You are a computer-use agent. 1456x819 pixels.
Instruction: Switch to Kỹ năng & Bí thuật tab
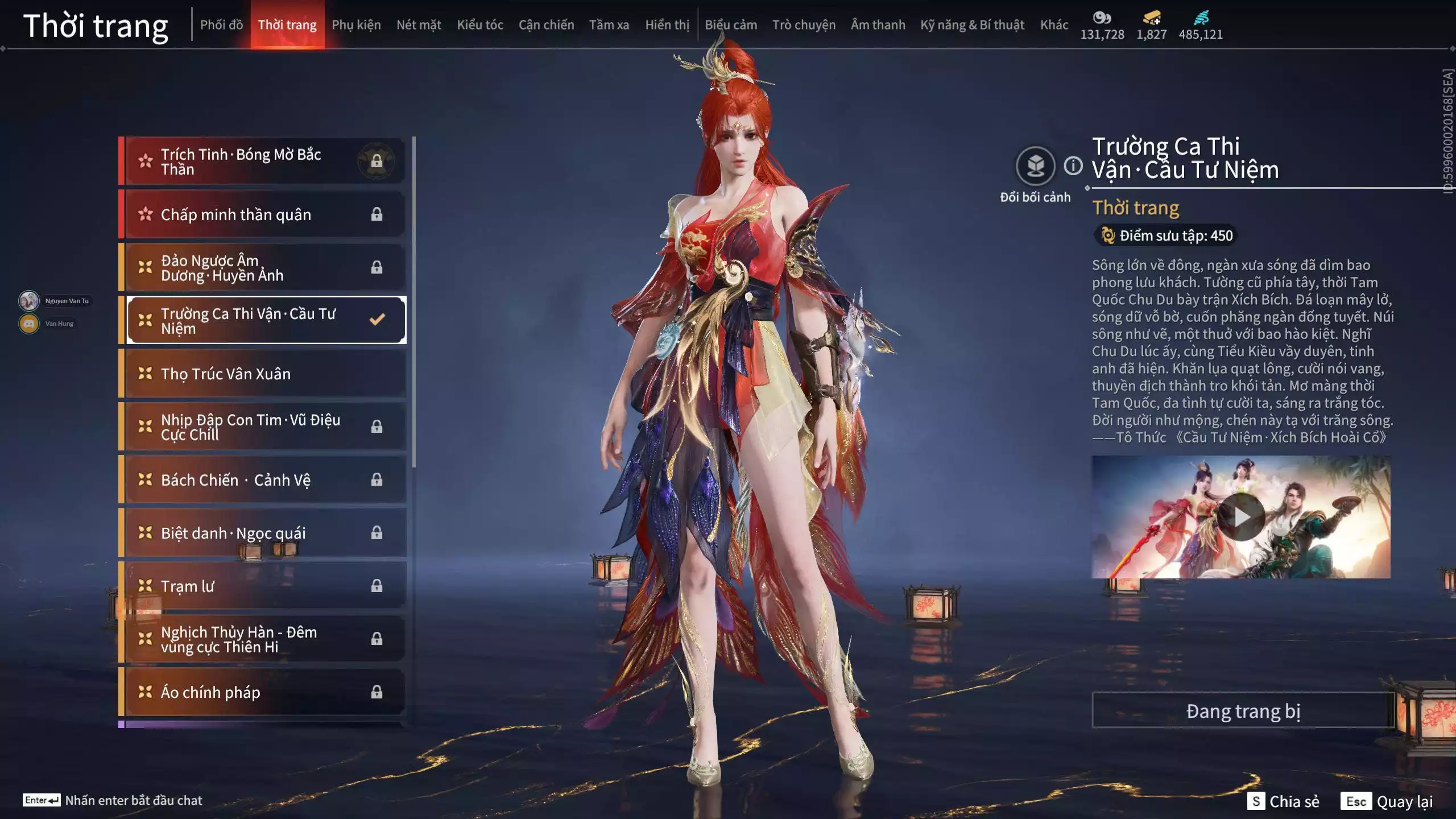pyautogui.click(x=972, y=25)
